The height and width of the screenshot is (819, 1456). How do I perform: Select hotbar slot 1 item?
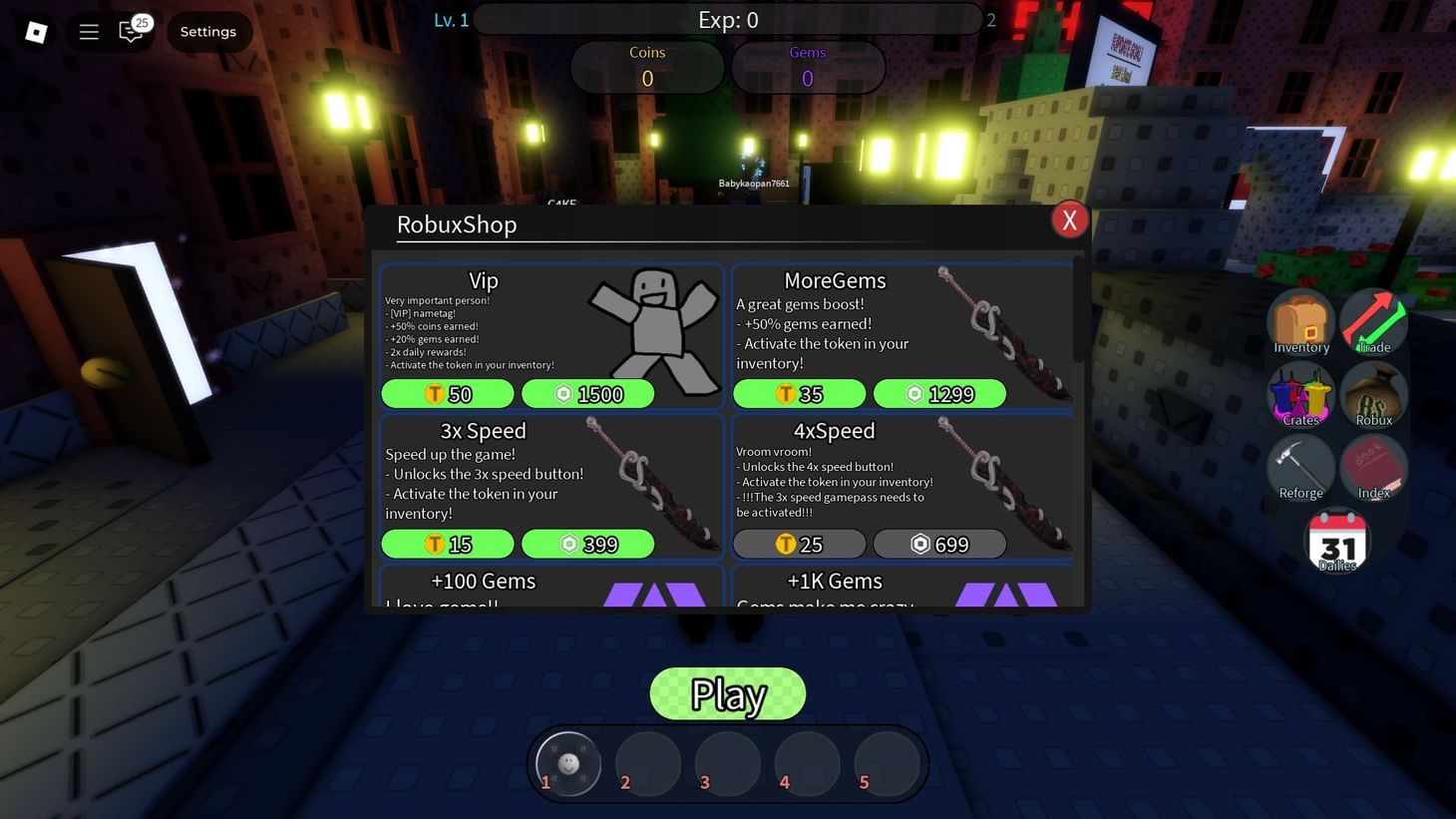[567, 763]
